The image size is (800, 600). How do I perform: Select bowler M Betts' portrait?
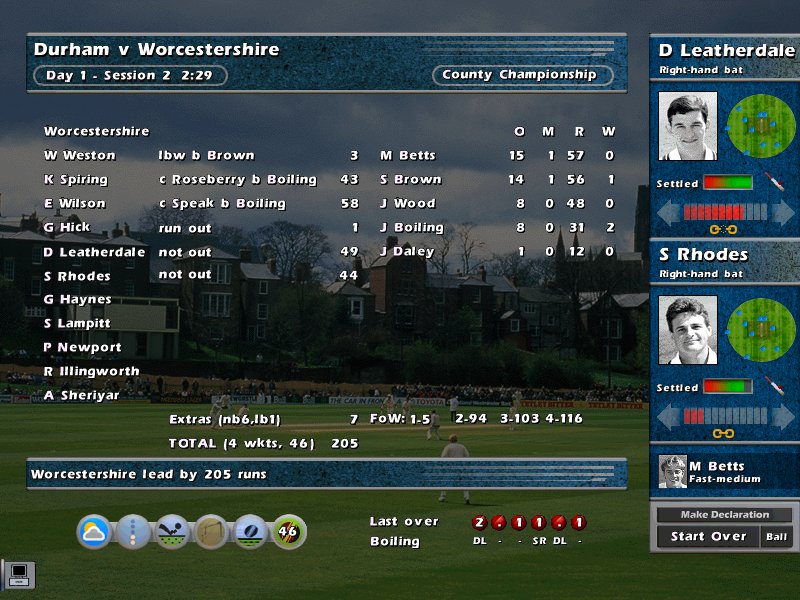pyautogui.click(x=673, y=472)
